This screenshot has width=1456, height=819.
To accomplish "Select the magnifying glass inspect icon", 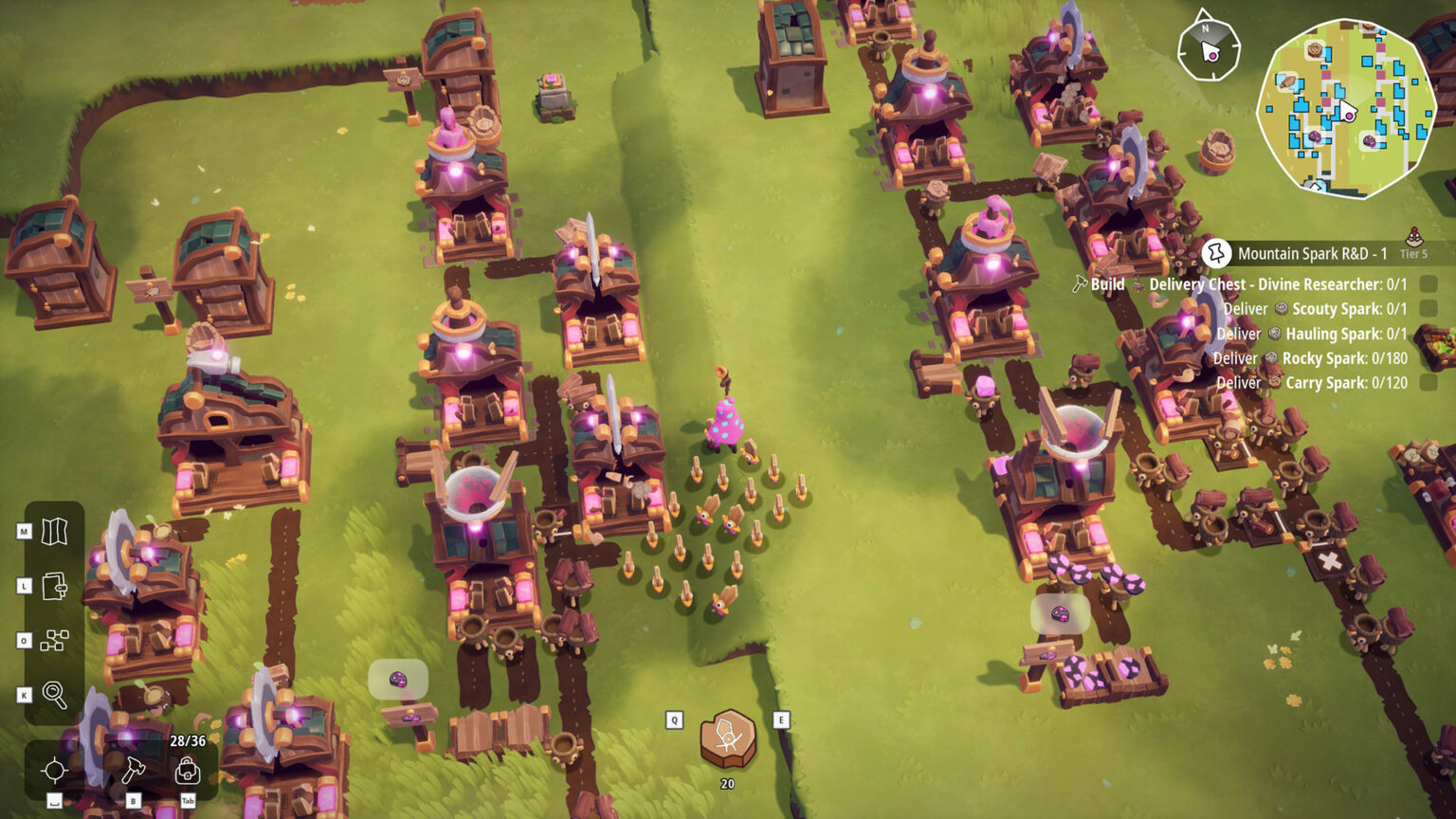I will [x=54, y=695].
